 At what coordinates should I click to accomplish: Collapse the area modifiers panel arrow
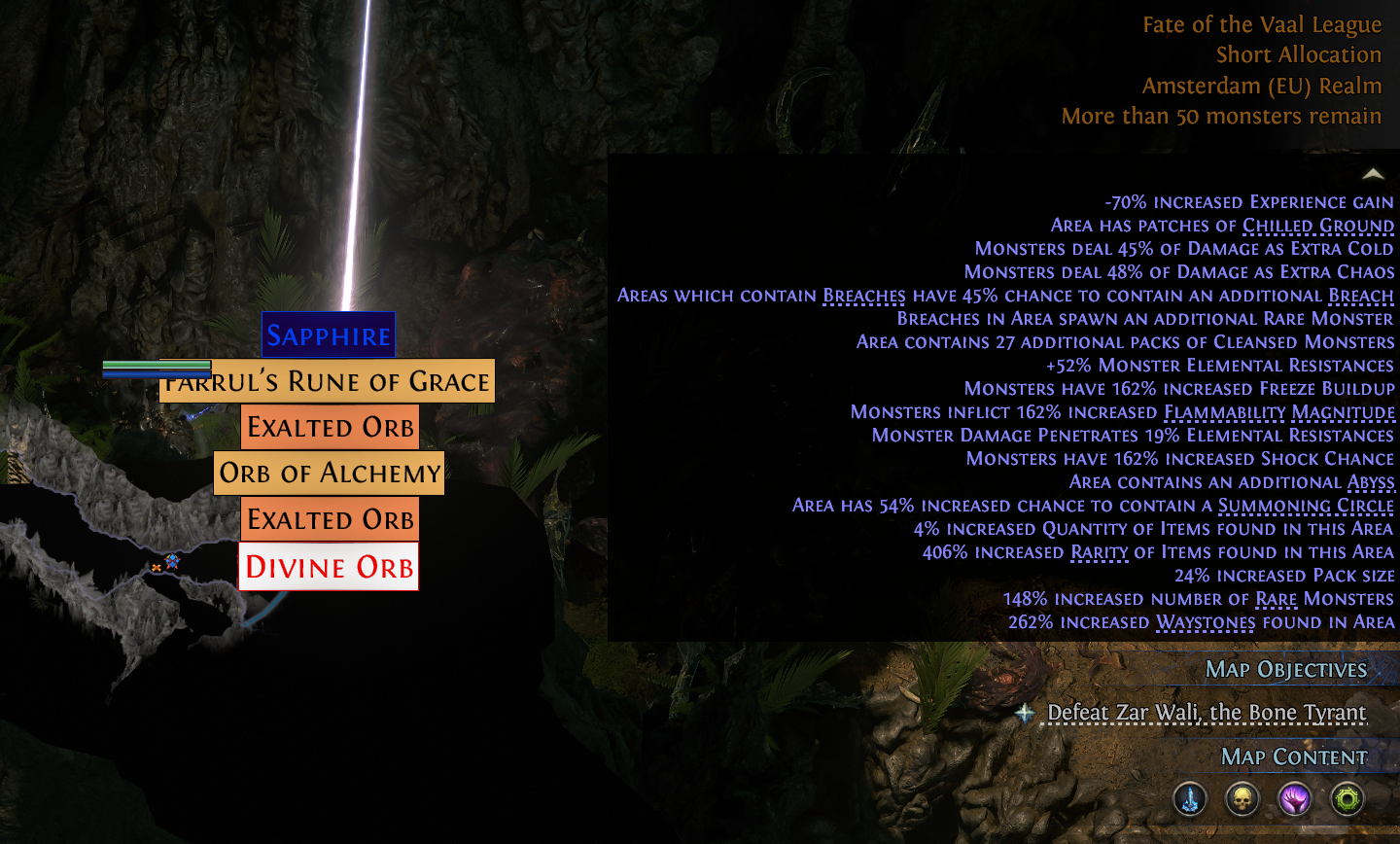click(x=1373, y=174)
